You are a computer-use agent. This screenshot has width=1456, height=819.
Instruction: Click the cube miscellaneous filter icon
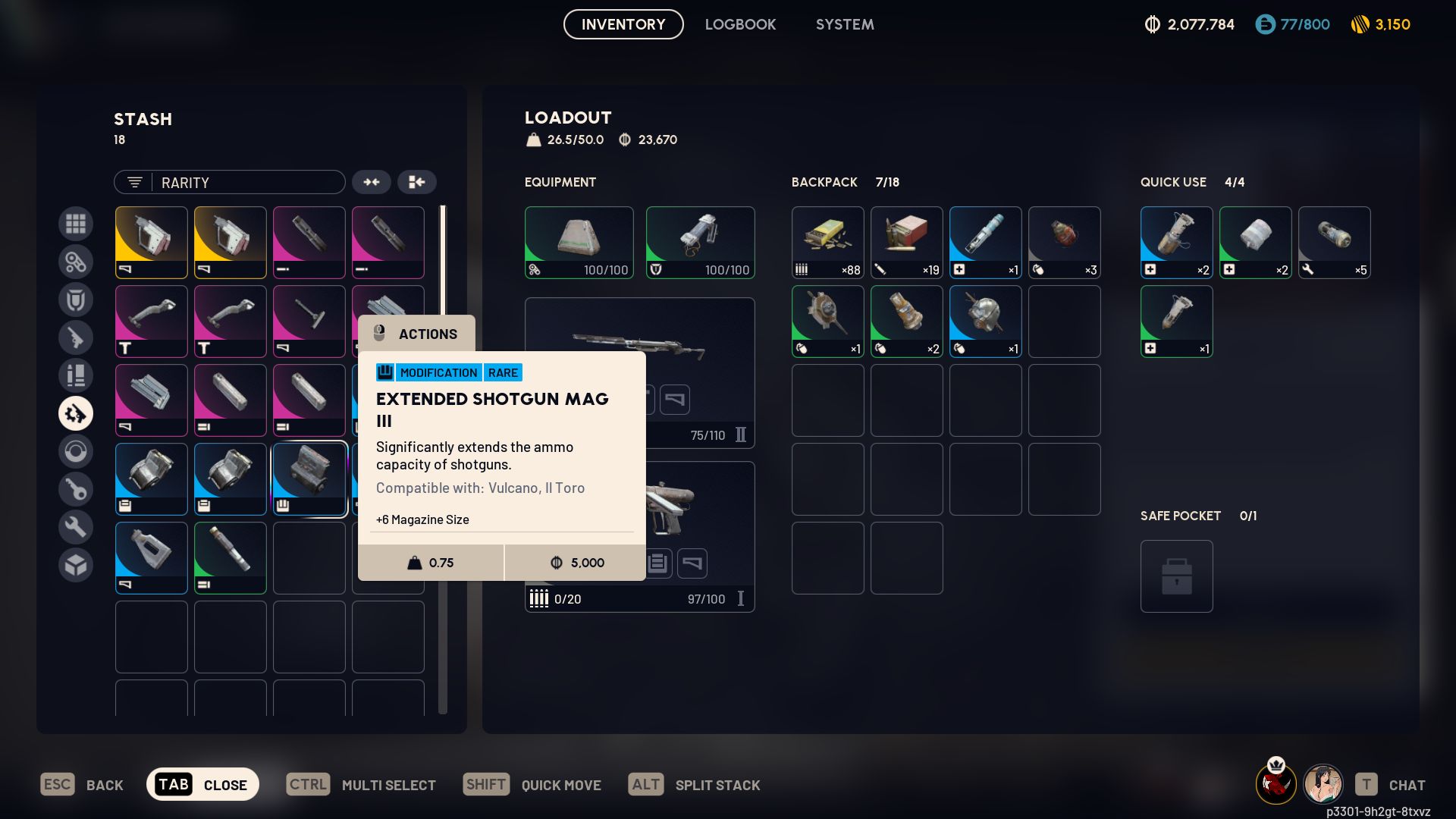point(76,565)
